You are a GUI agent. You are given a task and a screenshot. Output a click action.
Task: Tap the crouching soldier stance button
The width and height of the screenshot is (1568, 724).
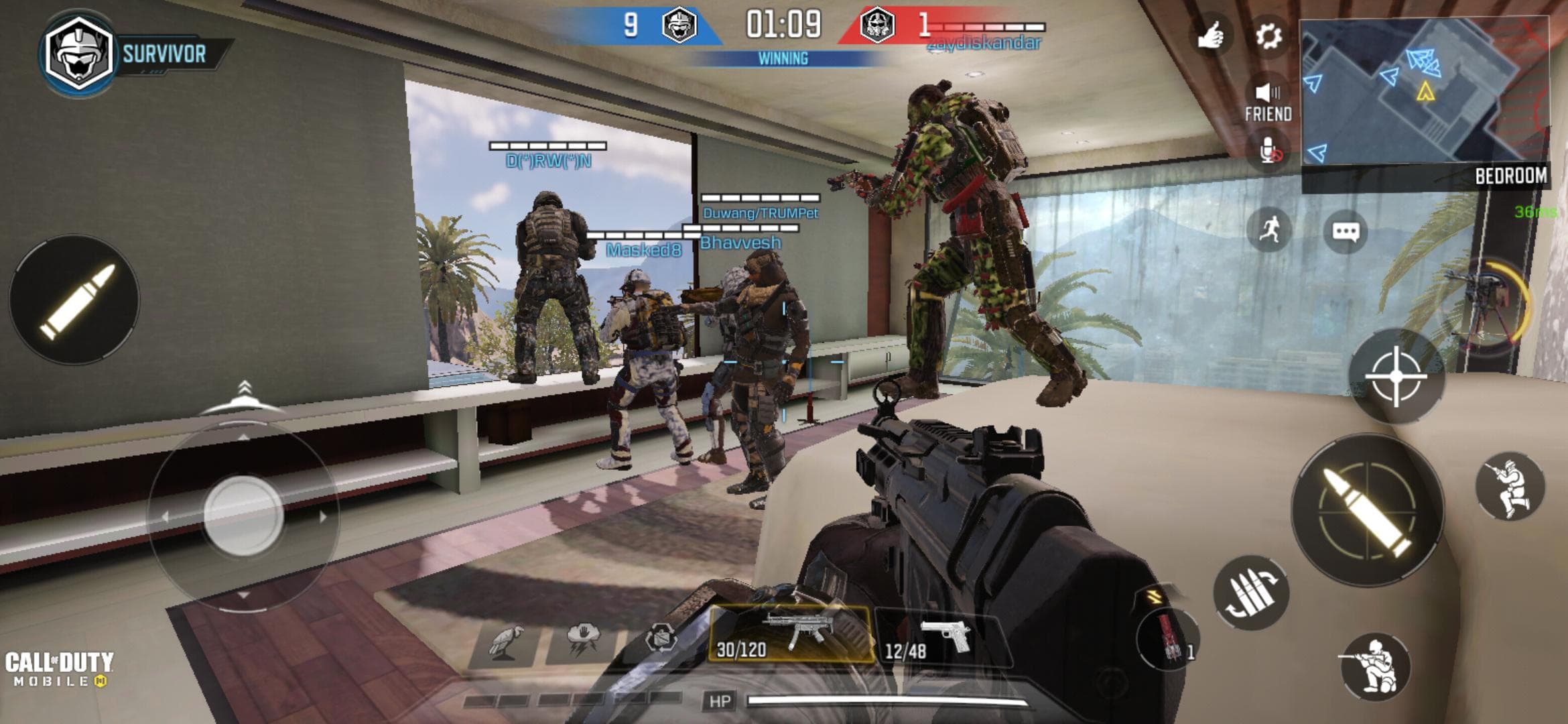tap(1375, 667)
